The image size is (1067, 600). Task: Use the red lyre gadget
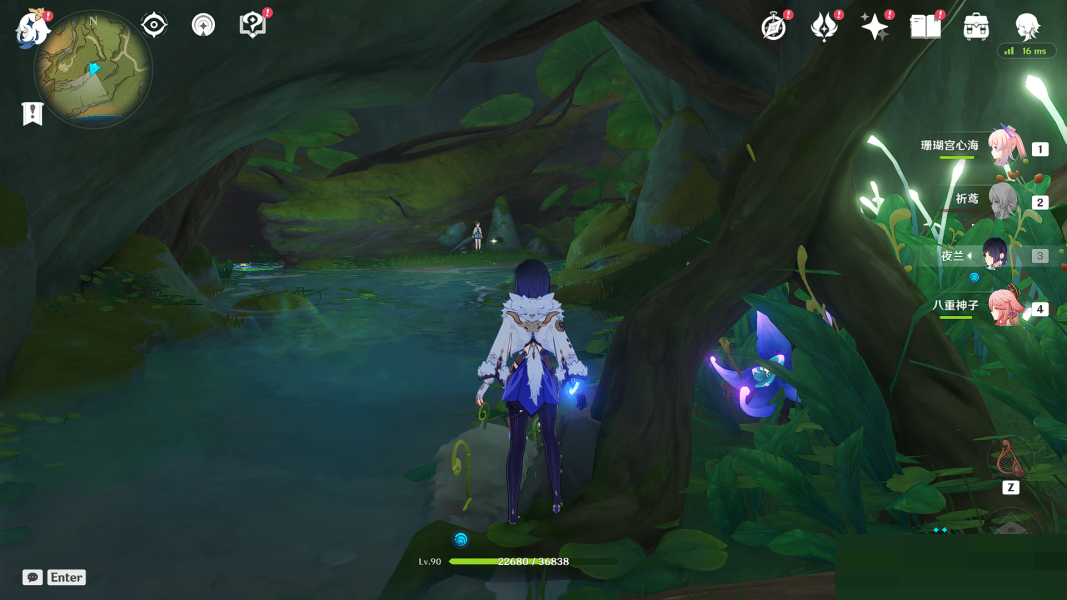[x=1010, y=459]
